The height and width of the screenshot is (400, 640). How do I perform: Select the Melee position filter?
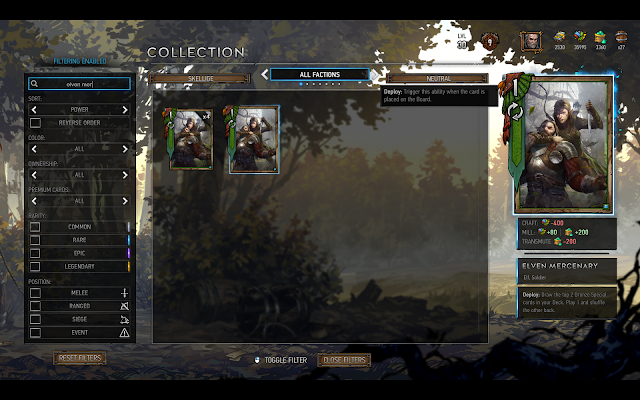(35, 293)
